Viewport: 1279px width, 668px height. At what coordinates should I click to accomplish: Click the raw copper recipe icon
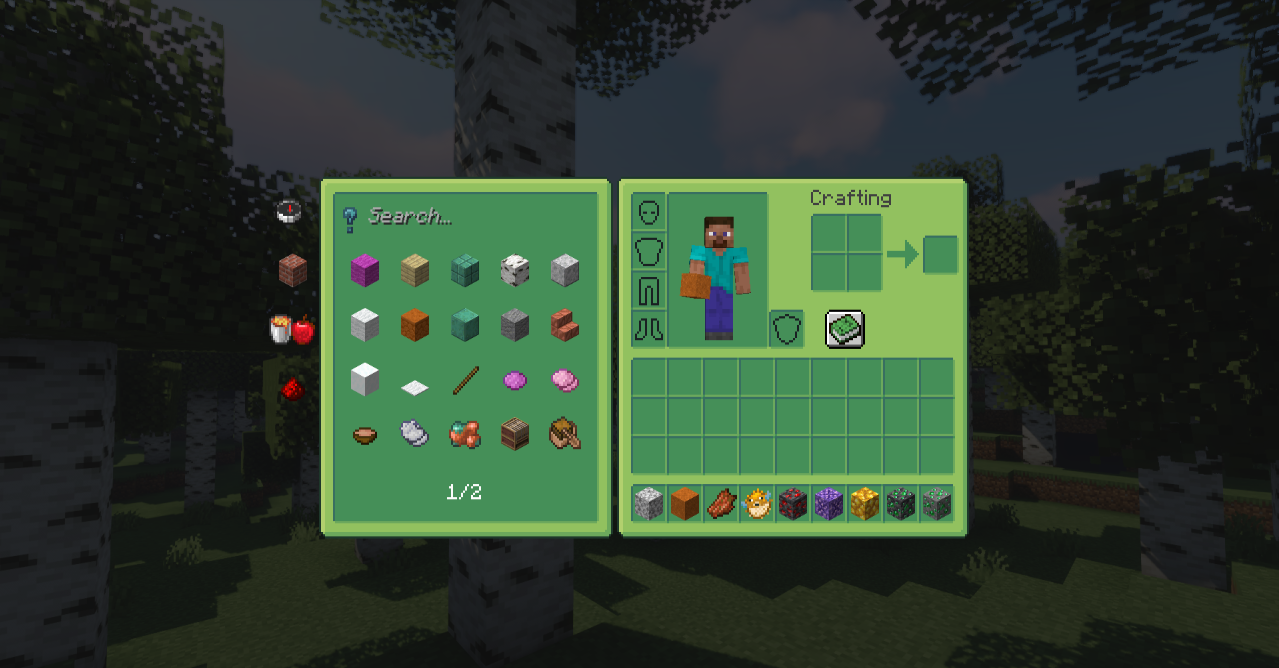click(465, 434)
